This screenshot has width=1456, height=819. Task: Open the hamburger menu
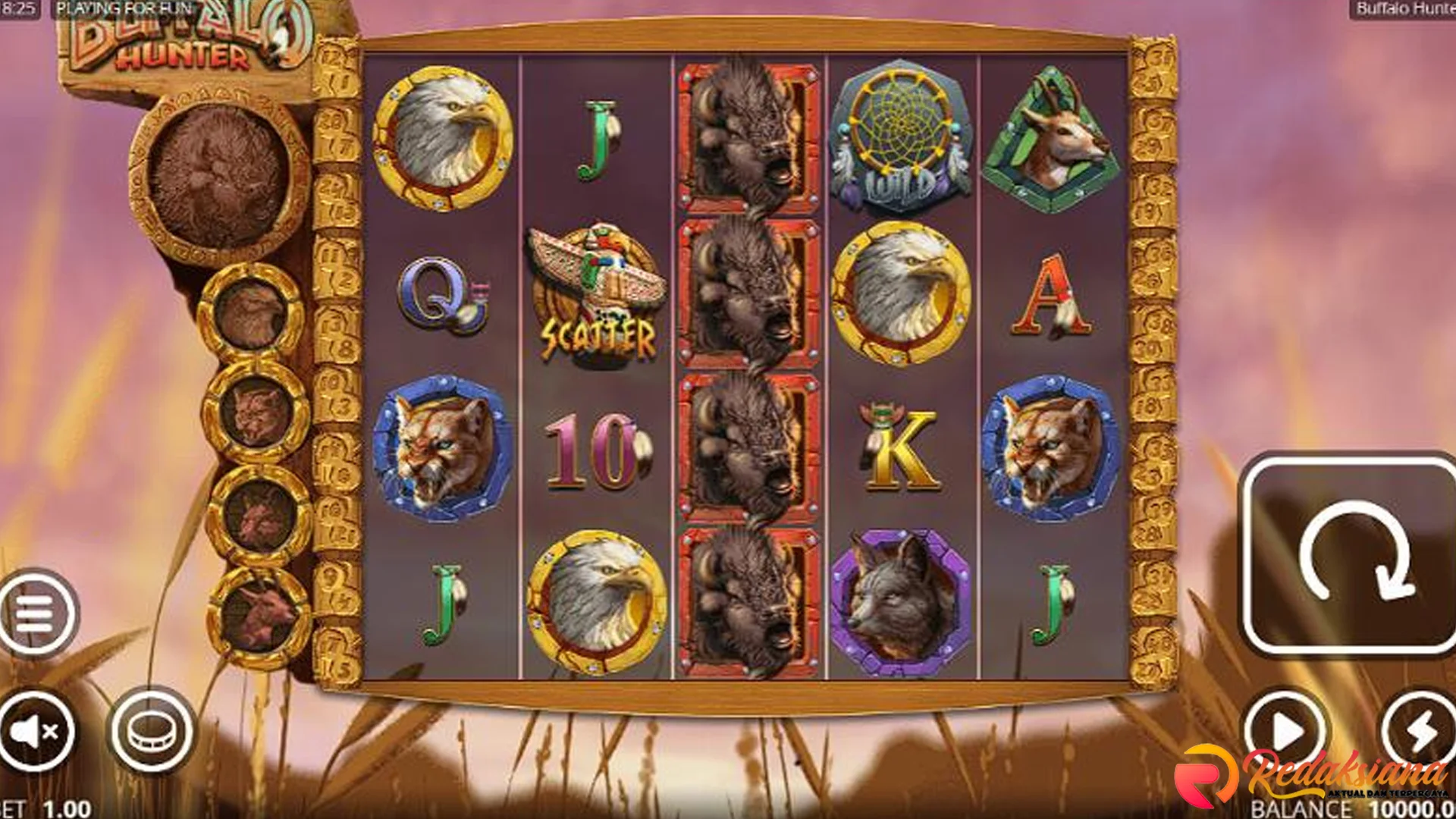point(36,612)
